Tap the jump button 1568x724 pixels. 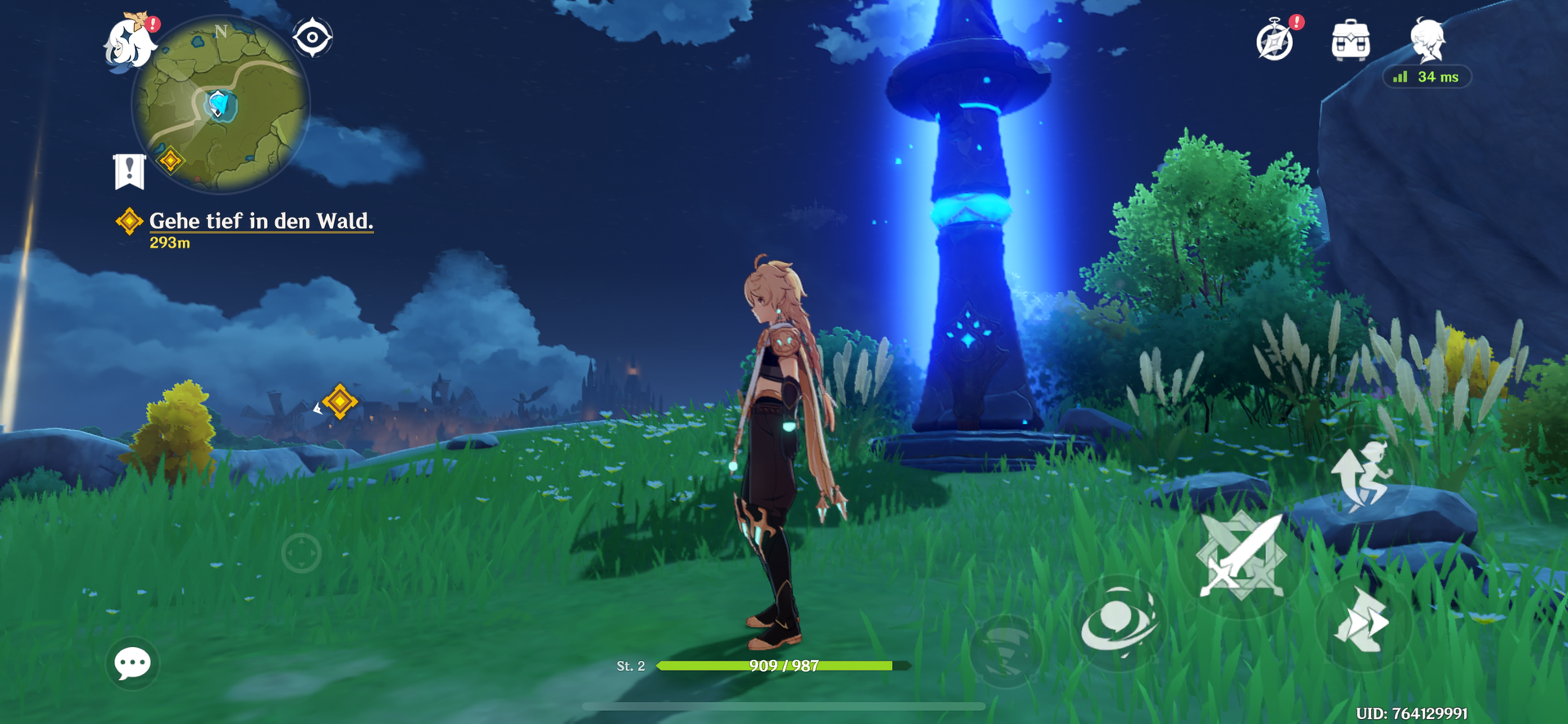[x=1360, y=475]
